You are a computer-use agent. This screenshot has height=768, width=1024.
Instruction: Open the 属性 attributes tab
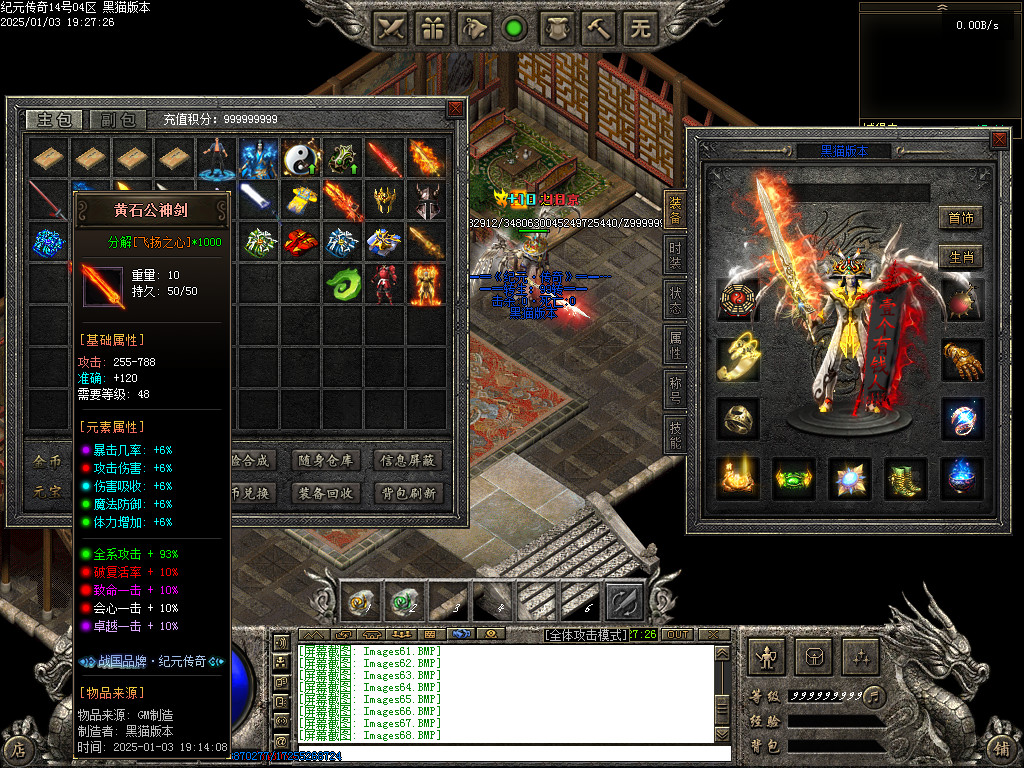tap(675, 344)
